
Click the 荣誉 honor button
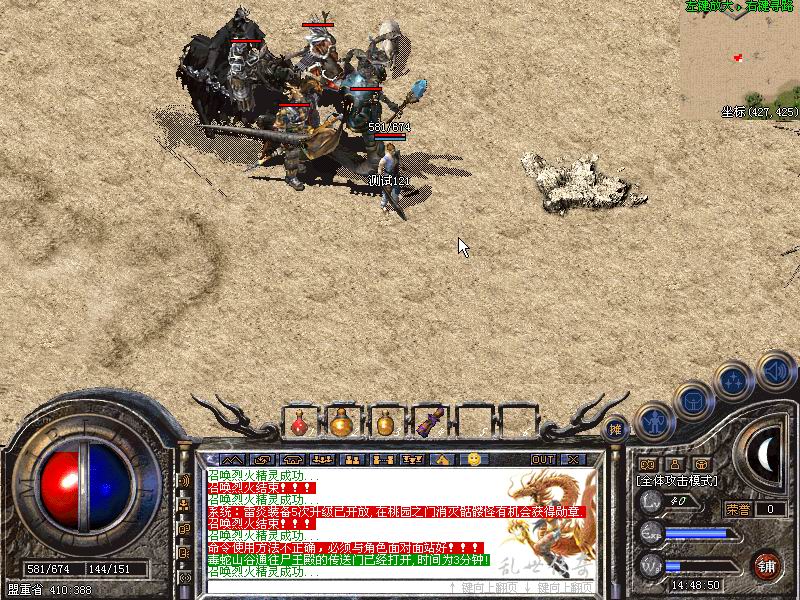[739, 509]
